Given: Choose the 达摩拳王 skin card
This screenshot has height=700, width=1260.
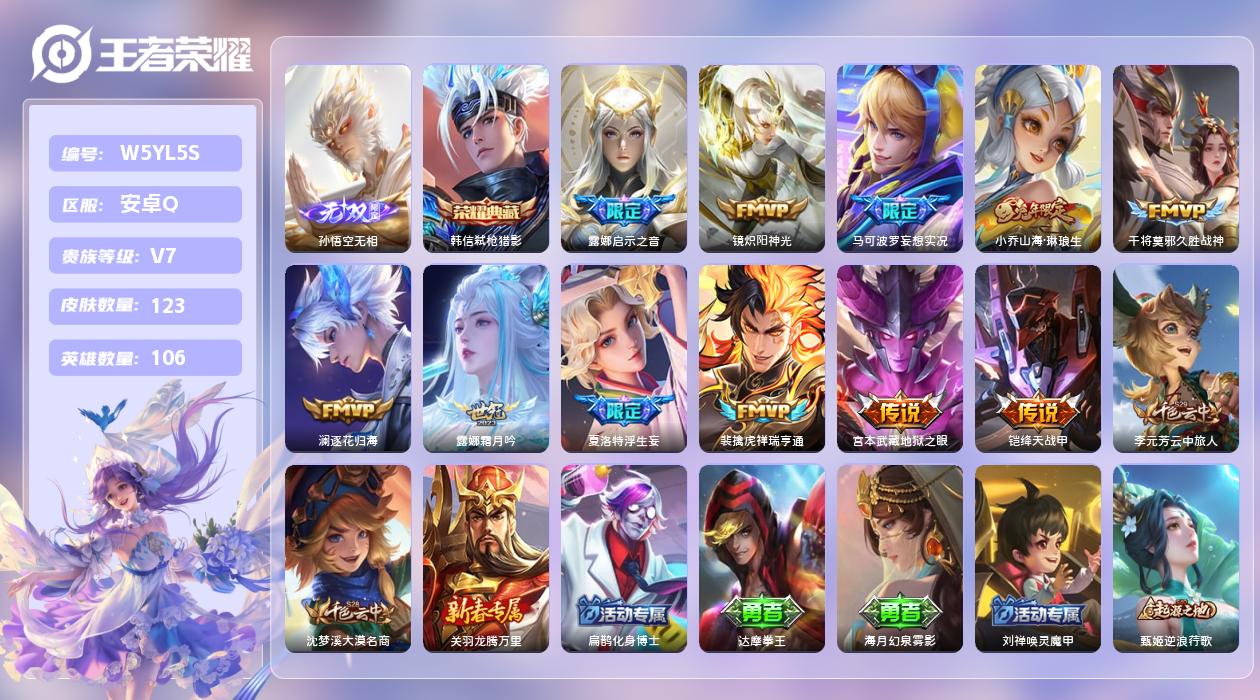Looking at the screenshot, I should click(762, 558).
